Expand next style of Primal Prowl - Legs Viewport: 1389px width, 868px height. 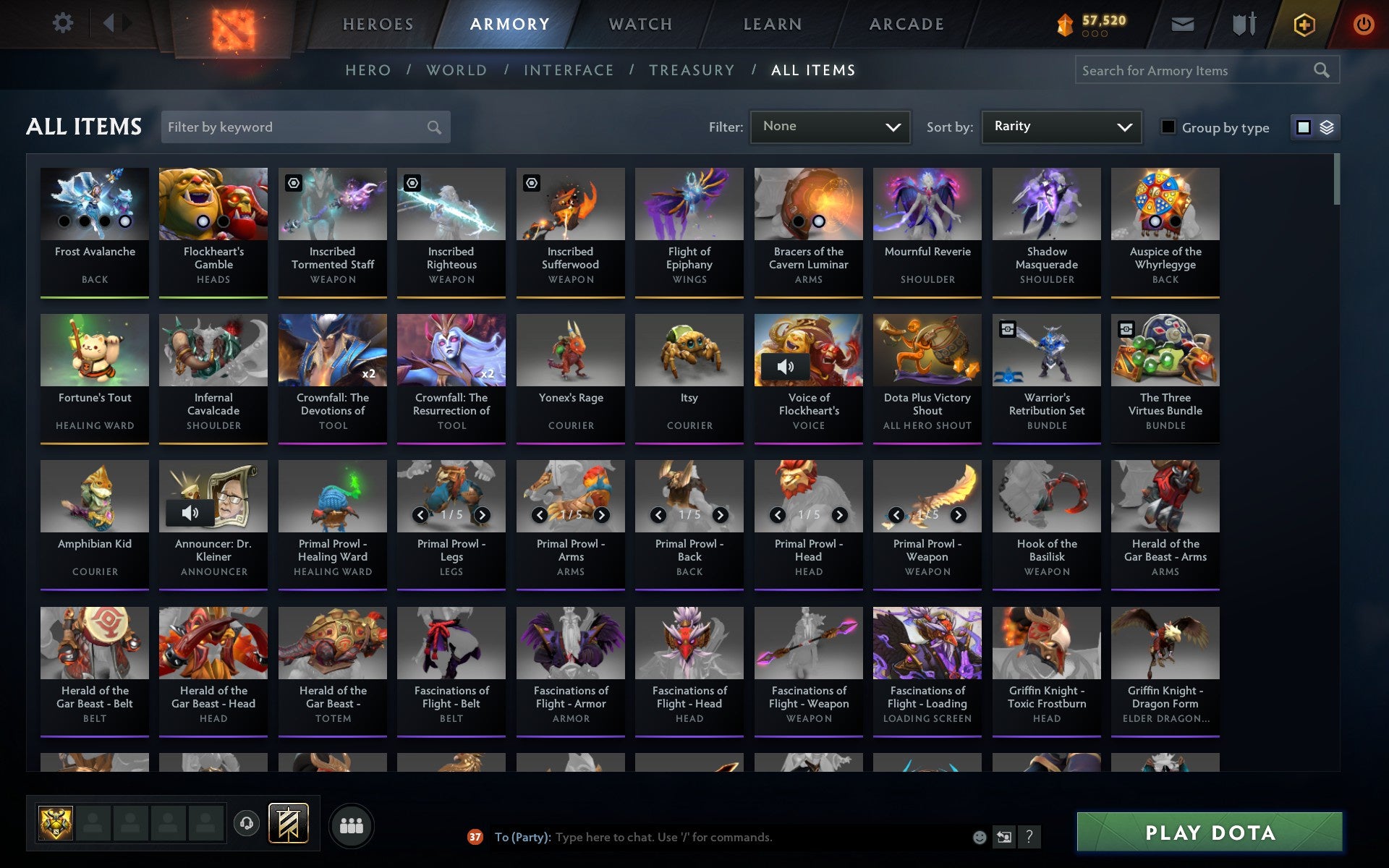483,516
